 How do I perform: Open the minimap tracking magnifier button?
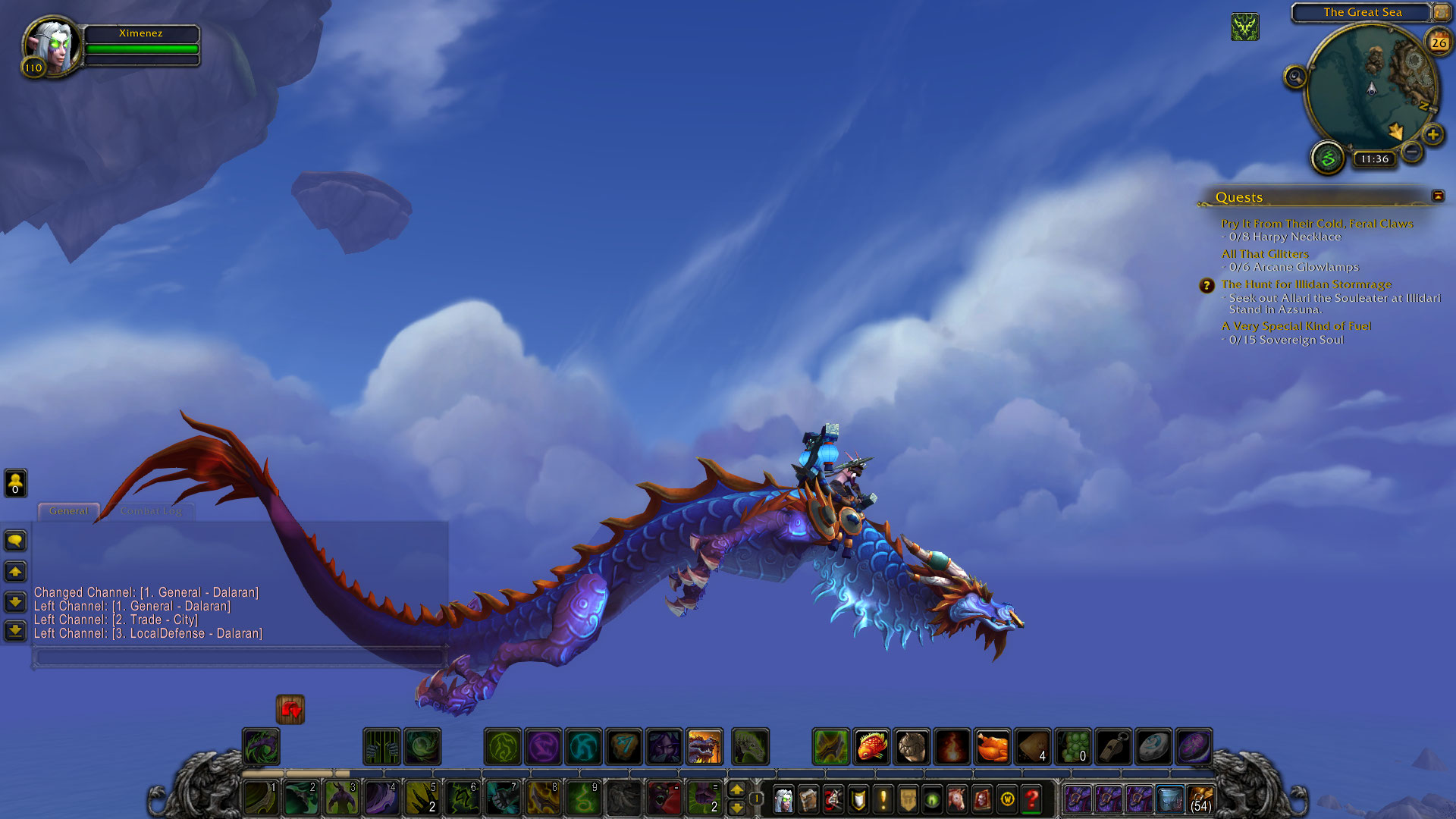click(x=1295, y=77)
